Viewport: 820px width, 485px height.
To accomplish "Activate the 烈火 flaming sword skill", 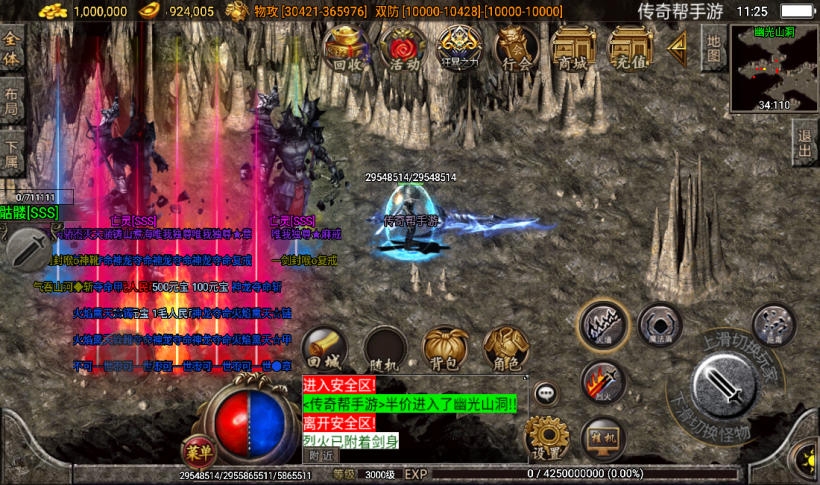I will 602,381.
